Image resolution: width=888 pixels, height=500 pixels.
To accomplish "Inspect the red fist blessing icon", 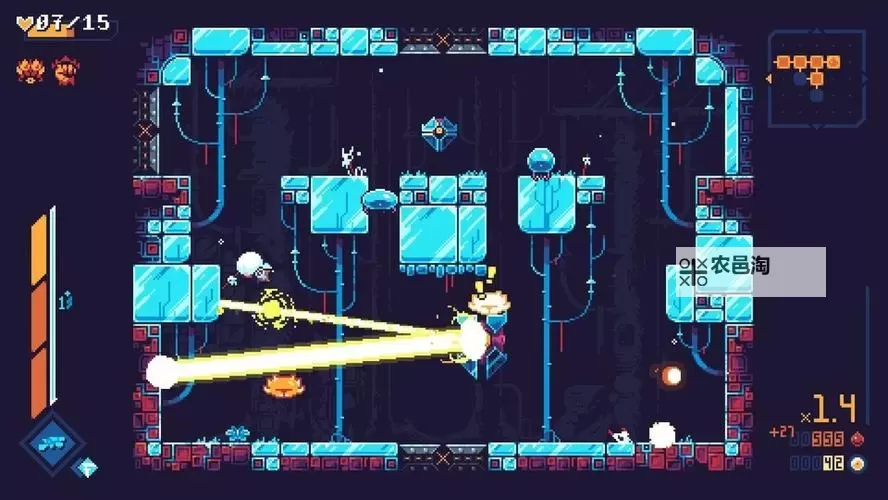I will (66, 71).
